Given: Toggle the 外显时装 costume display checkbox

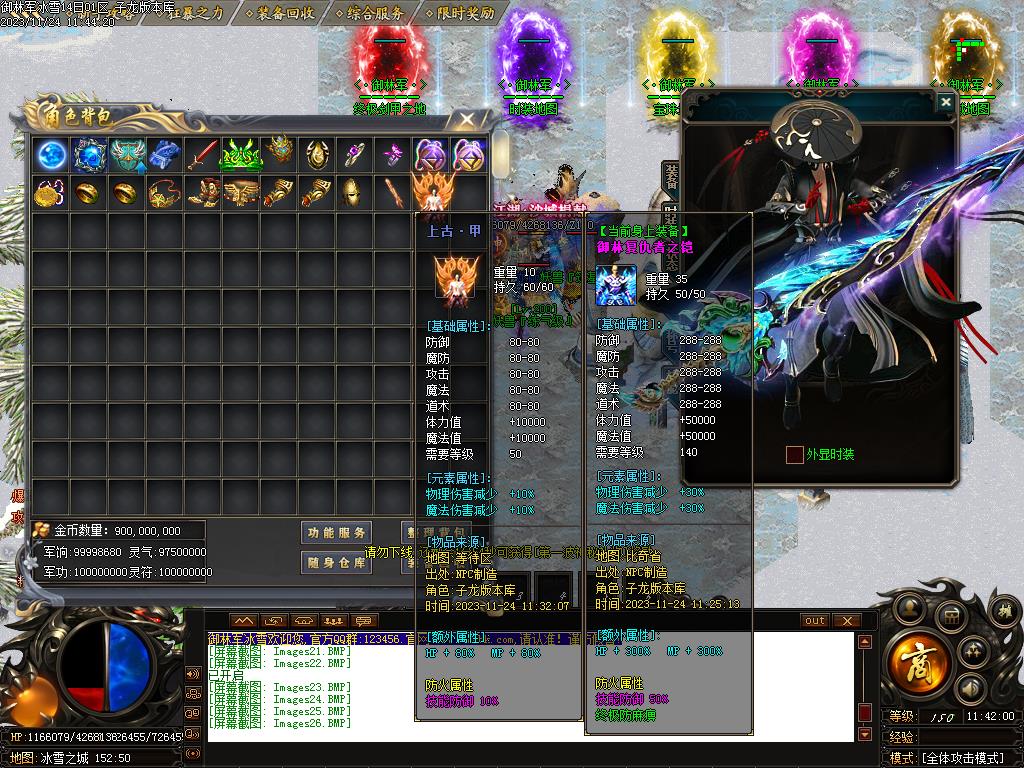Looking at the screenshot, I should [794, 455].
